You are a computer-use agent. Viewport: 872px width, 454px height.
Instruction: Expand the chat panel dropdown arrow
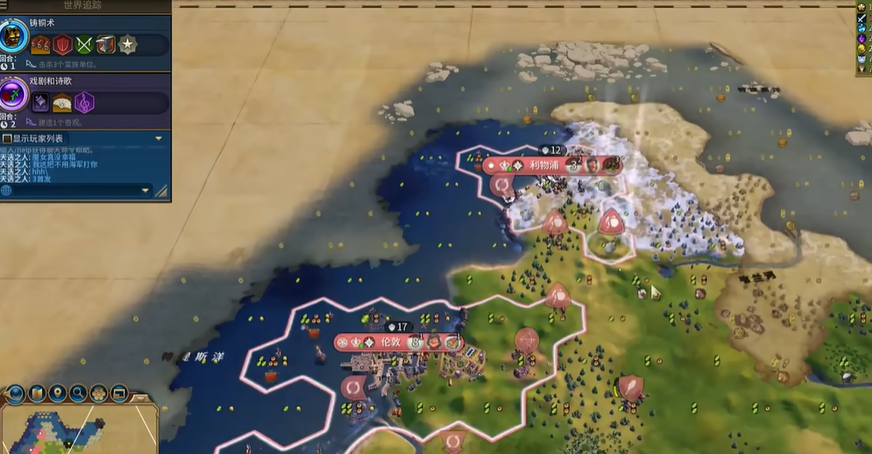pyautogui.click(x=158, y=138)
